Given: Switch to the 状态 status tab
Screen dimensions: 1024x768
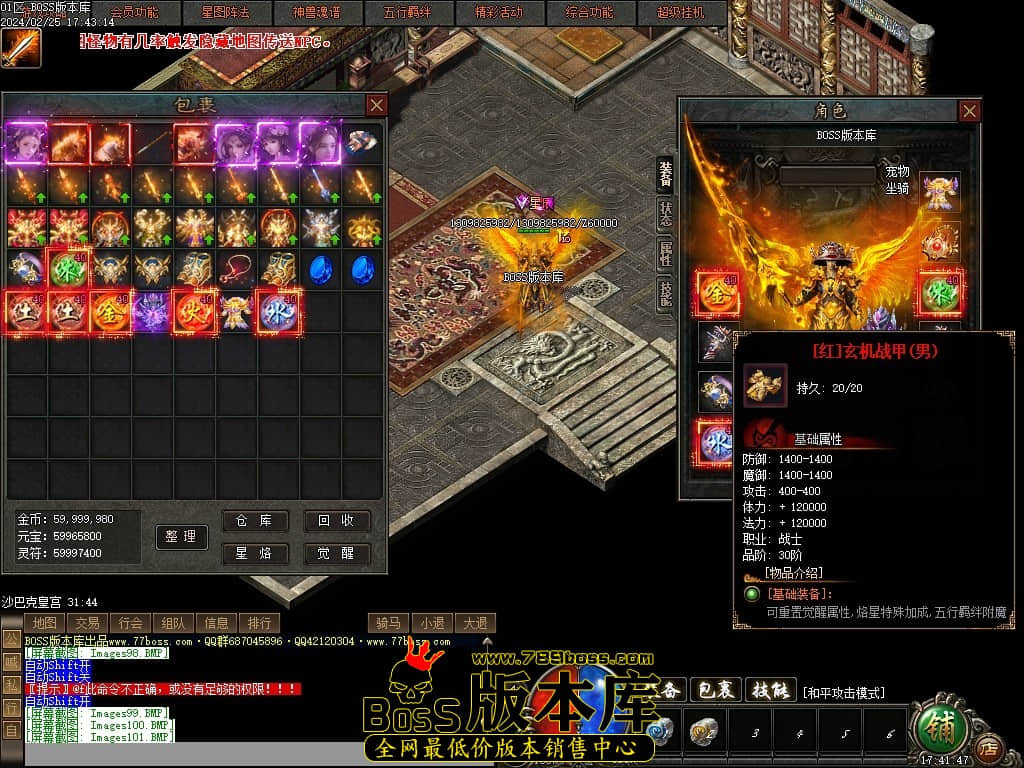Looking at the screenshot, I should (665, 213).
